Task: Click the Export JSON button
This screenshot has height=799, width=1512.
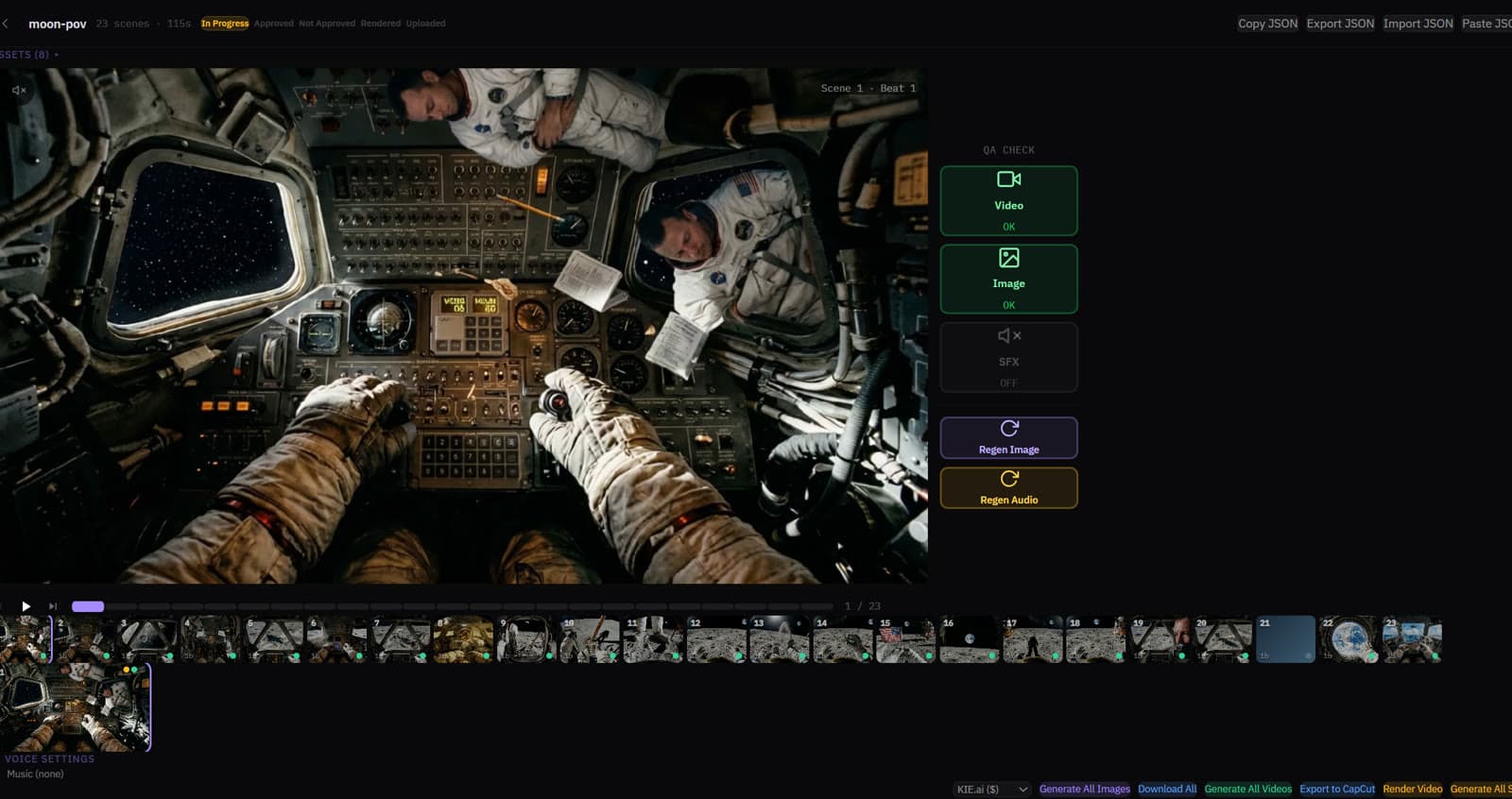Action: pos(1340,23)
